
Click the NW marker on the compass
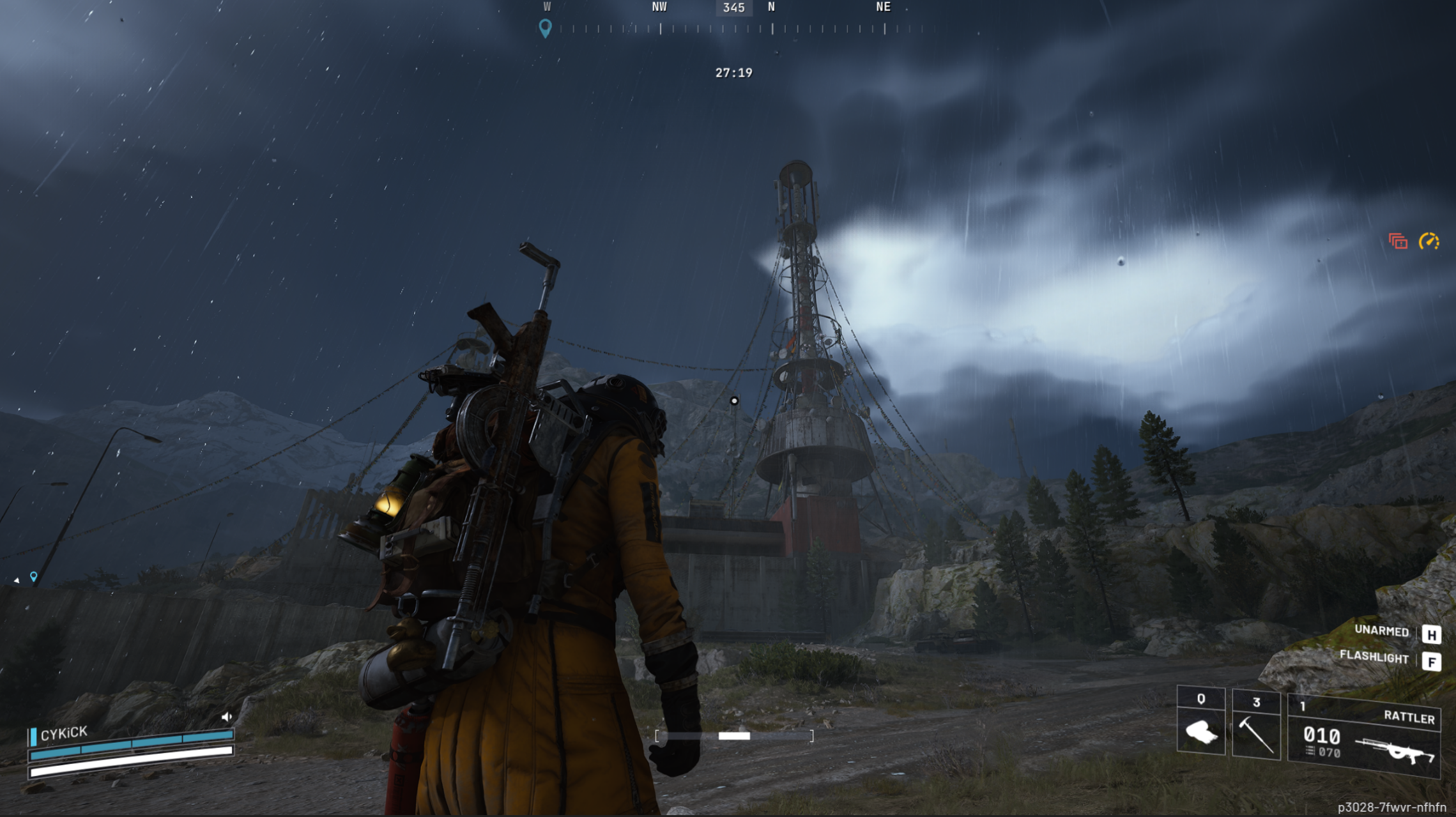coord(660,7)
